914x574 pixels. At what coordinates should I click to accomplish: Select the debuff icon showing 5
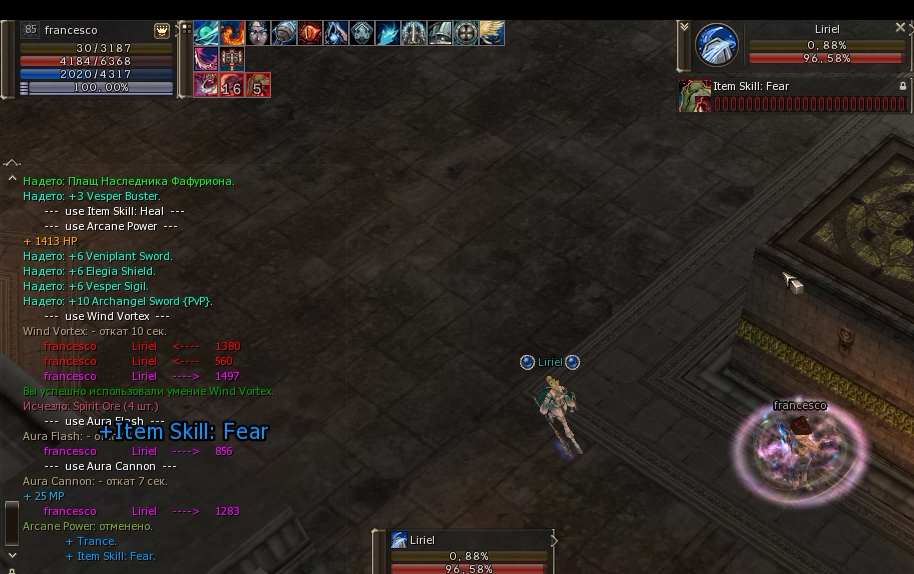[x=258, y=85]
